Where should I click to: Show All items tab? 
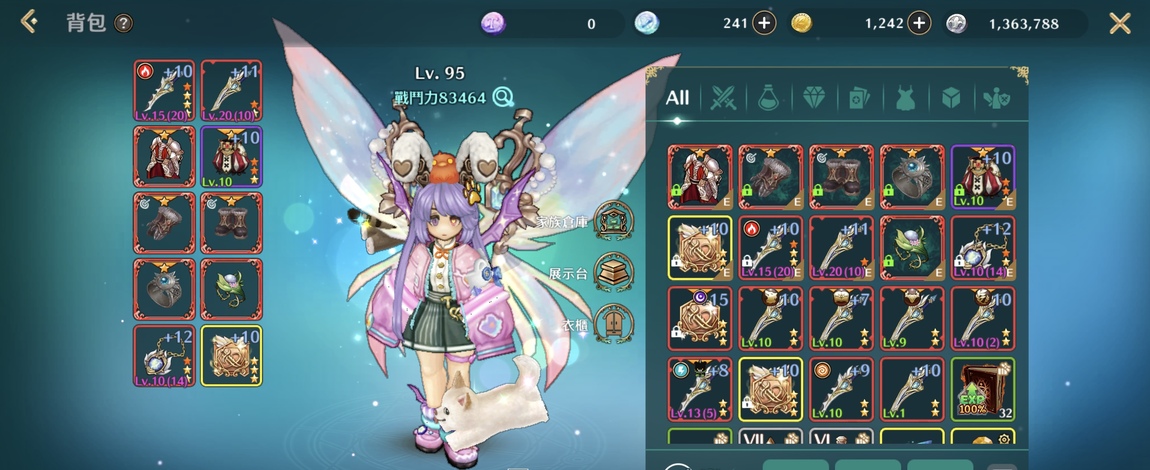tap(677, 98)
